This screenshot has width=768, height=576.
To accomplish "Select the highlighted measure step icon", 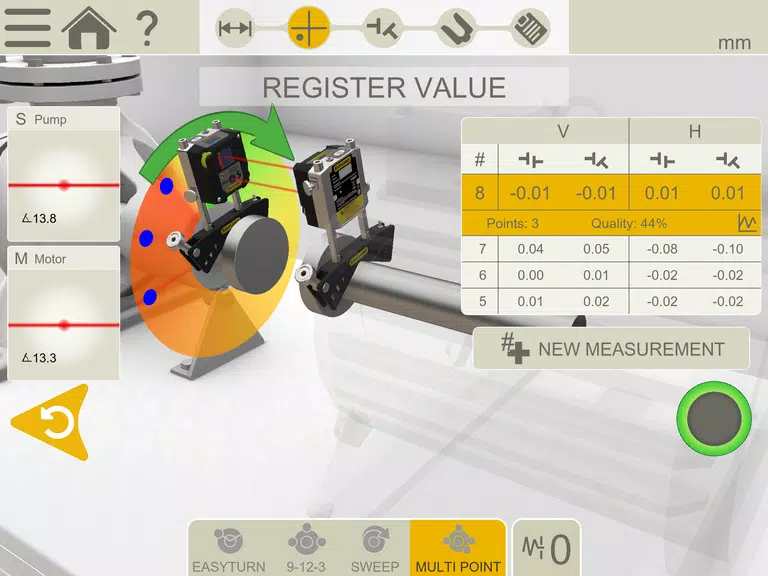I will [309, 28].
